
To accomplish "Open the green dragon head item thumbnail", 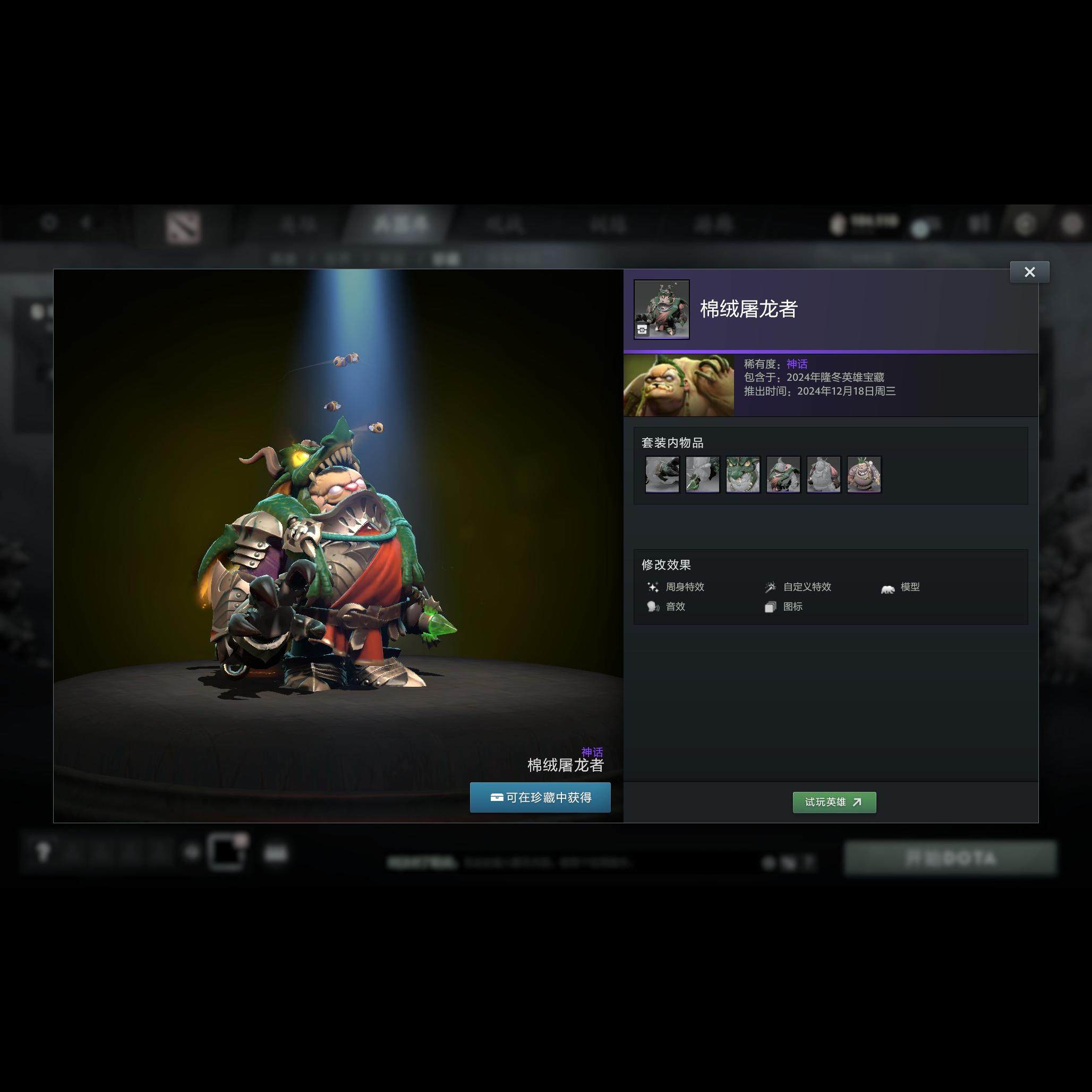I will [x=742, y=475].
